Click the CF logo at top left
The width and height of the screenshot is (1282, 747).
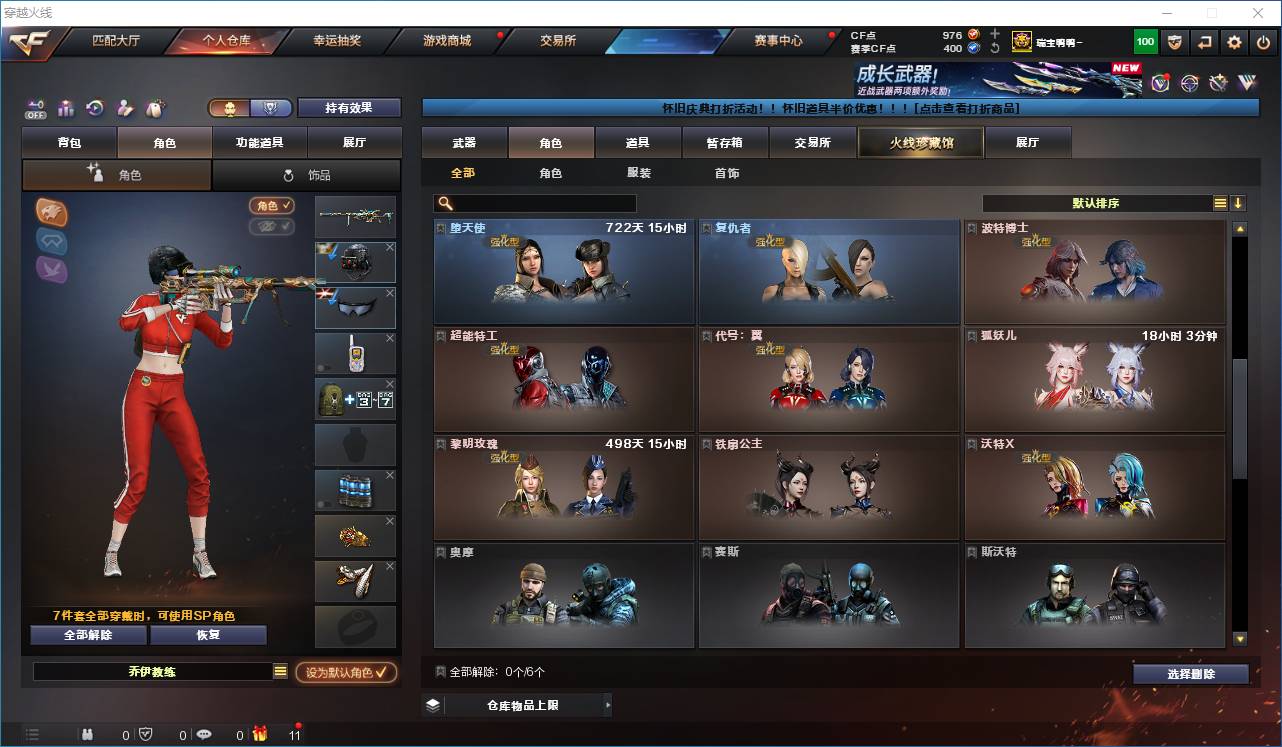tap(28, 43)
